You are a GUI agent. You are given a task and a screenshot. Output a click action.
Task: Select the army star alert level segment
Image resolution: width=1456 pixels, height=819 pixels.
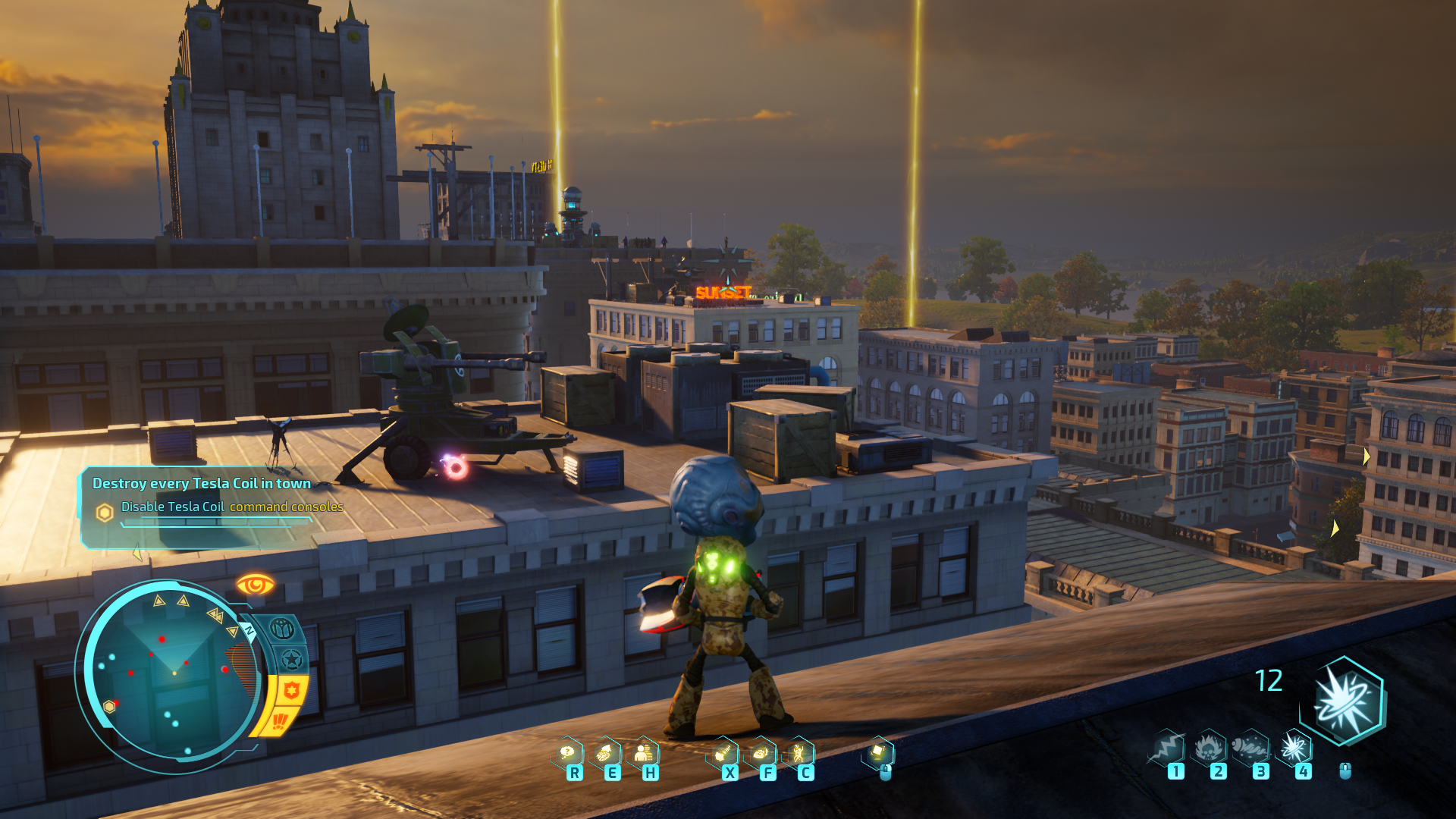[291, 659]
